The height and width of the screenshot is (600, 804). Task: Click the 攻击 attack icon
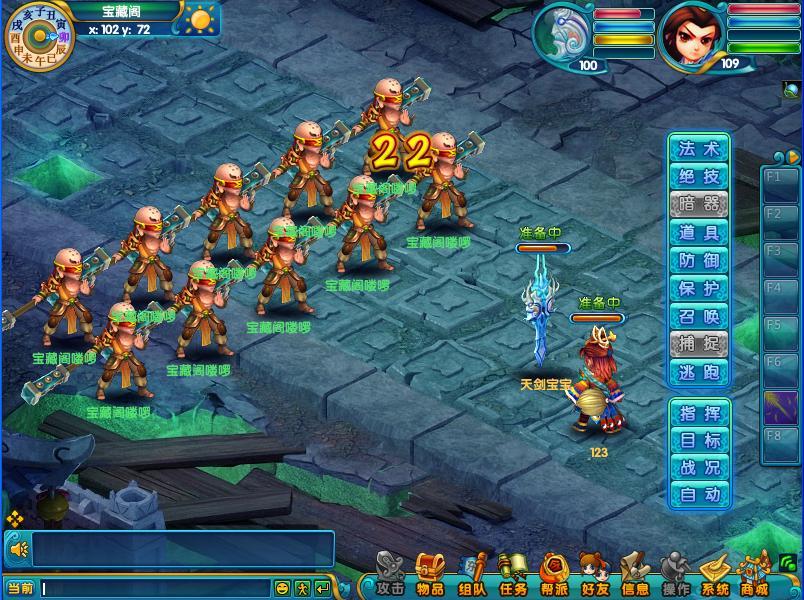tap(391, 574)
